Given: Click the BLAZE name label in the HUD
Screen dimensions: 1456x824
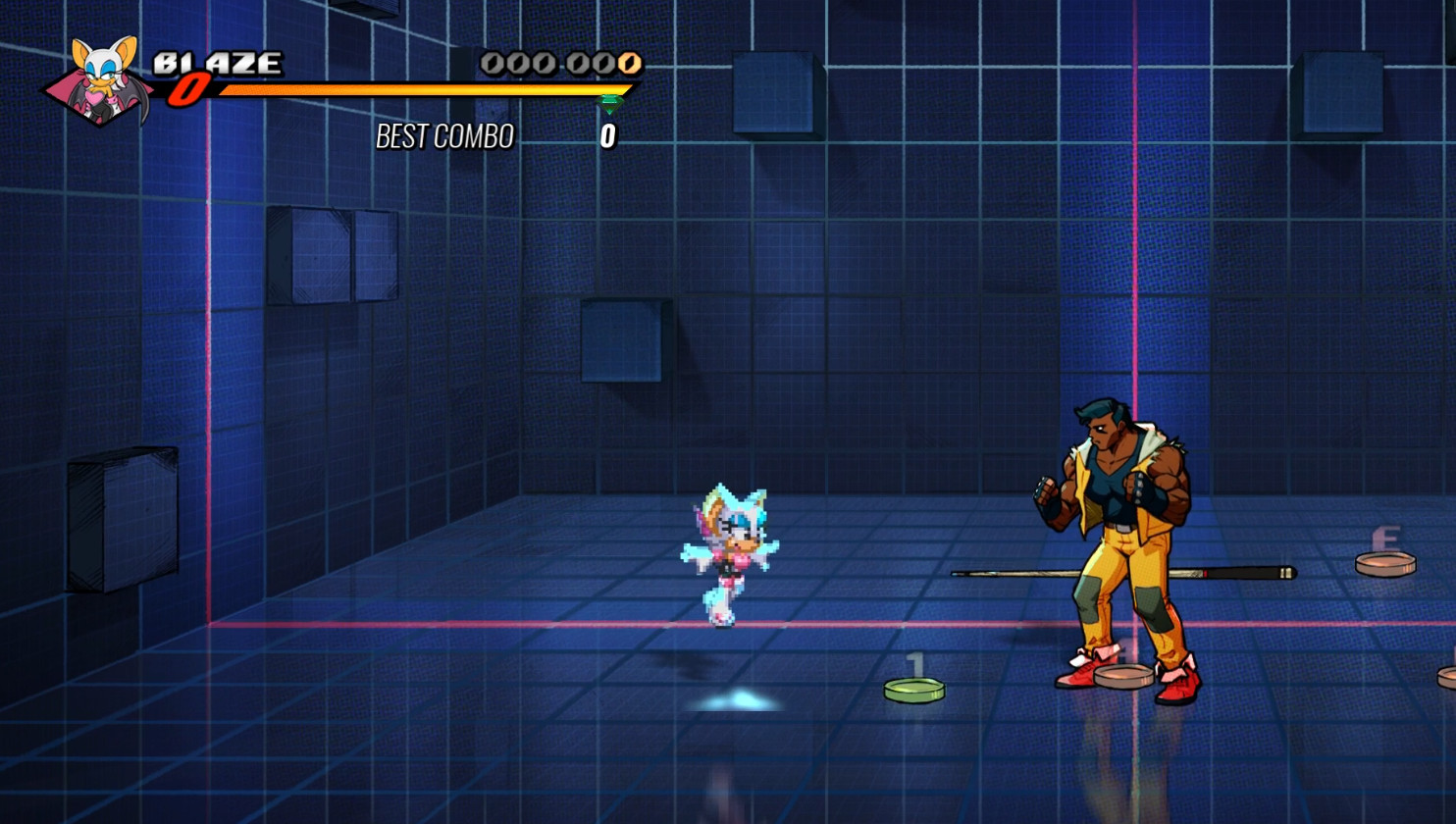Looking at the screenshot, I should point(218,62).
